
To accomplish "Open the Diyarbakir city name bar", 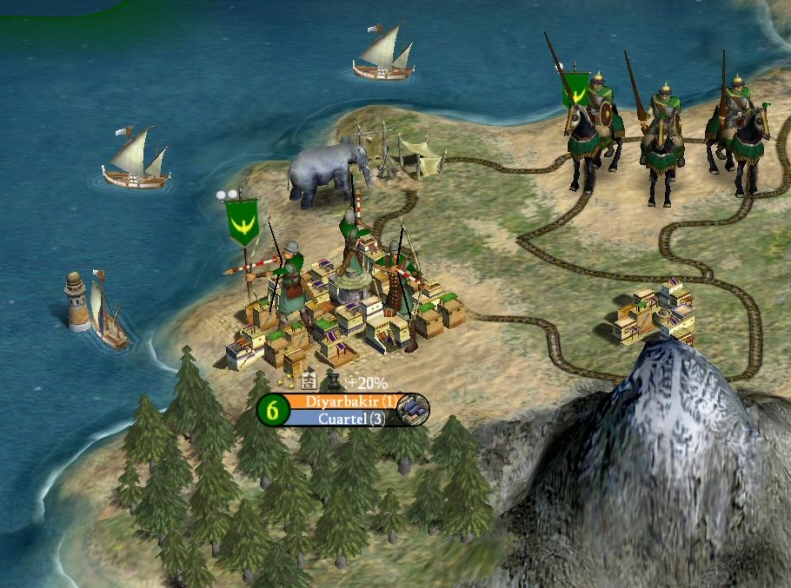I will (342, 402).
